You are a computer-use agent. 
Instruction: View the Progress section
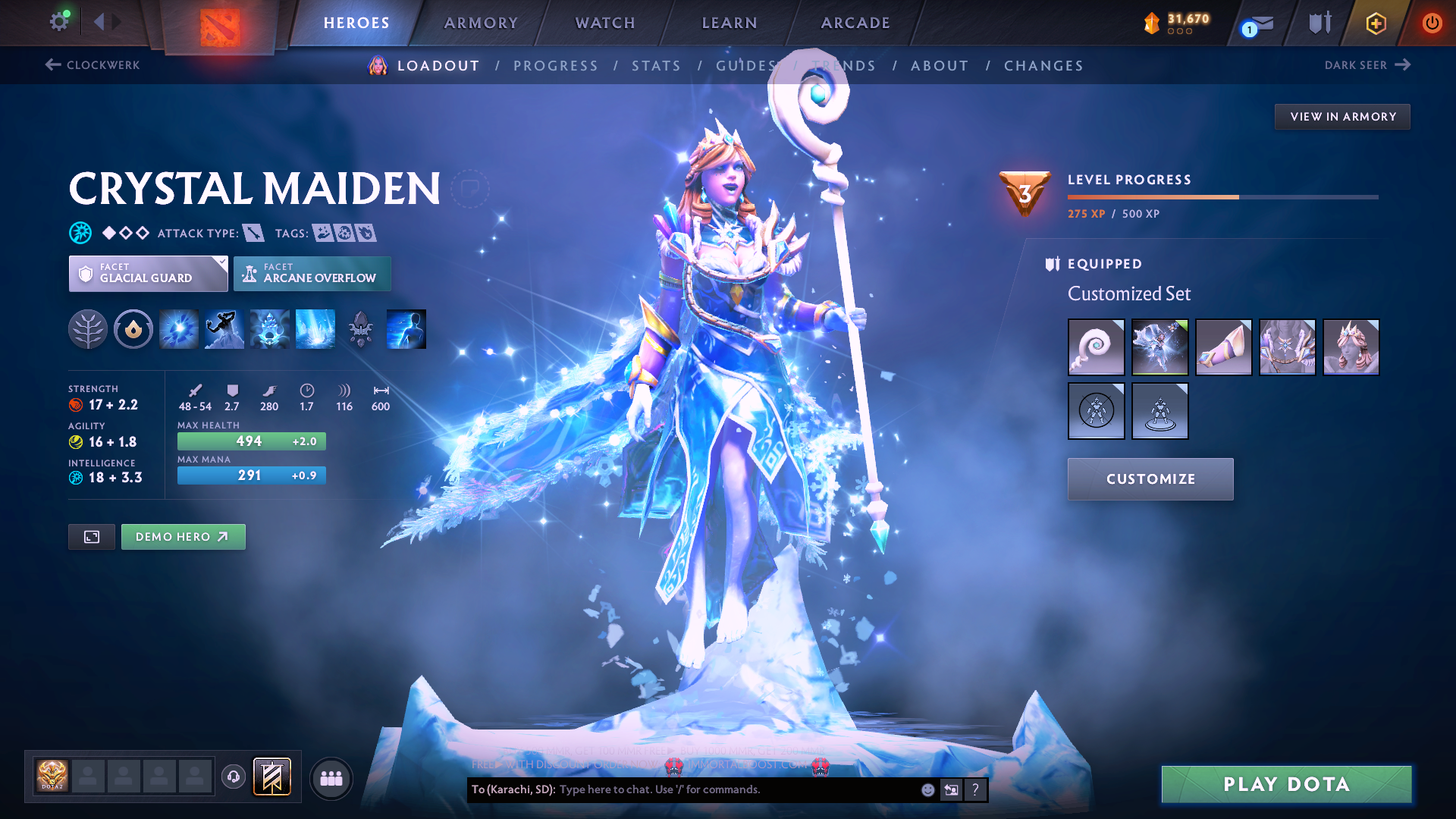555,66
